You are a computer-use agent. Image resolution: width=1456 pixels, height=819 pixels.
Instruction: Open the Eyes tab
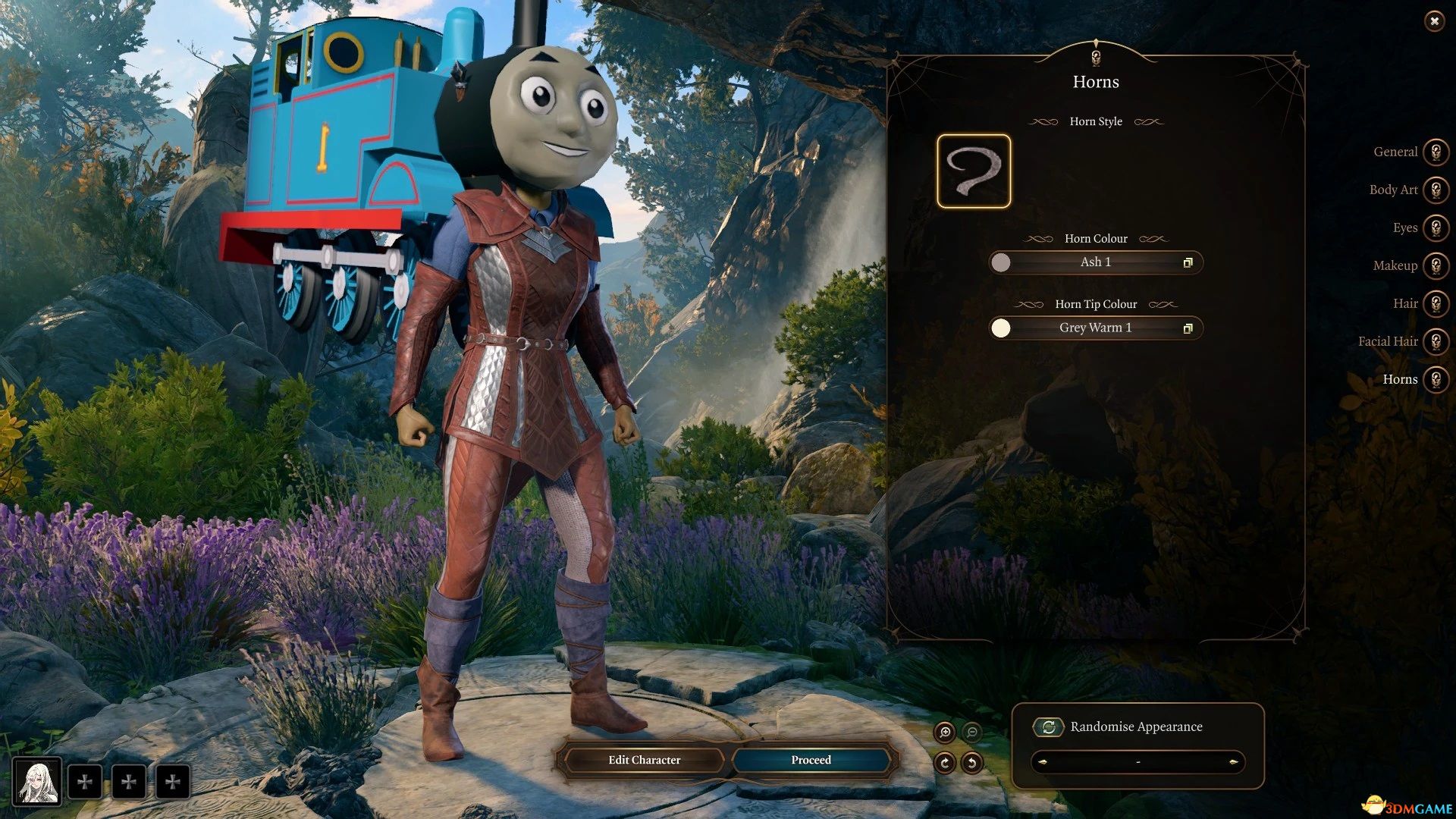[1435, 227]
